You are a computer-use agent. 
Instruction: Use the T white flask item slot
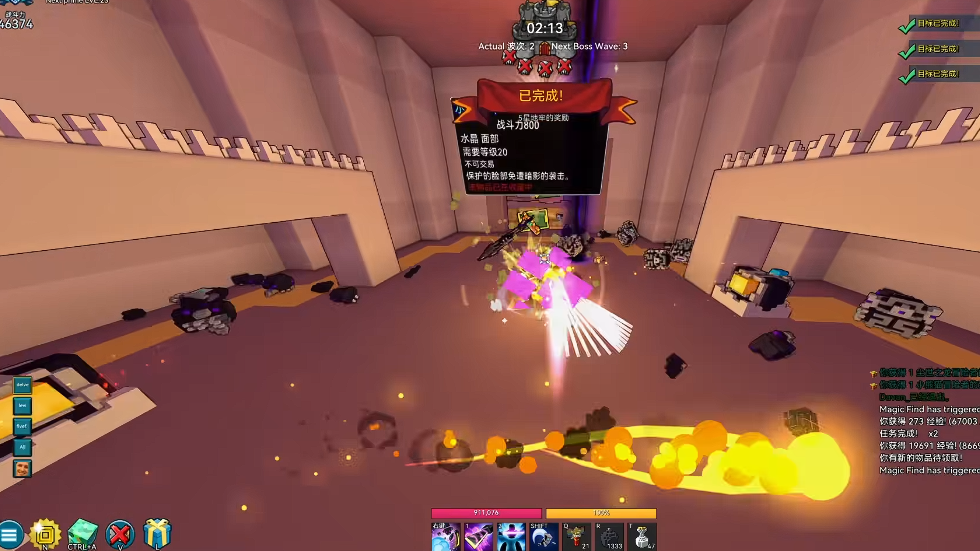(642, 536)
